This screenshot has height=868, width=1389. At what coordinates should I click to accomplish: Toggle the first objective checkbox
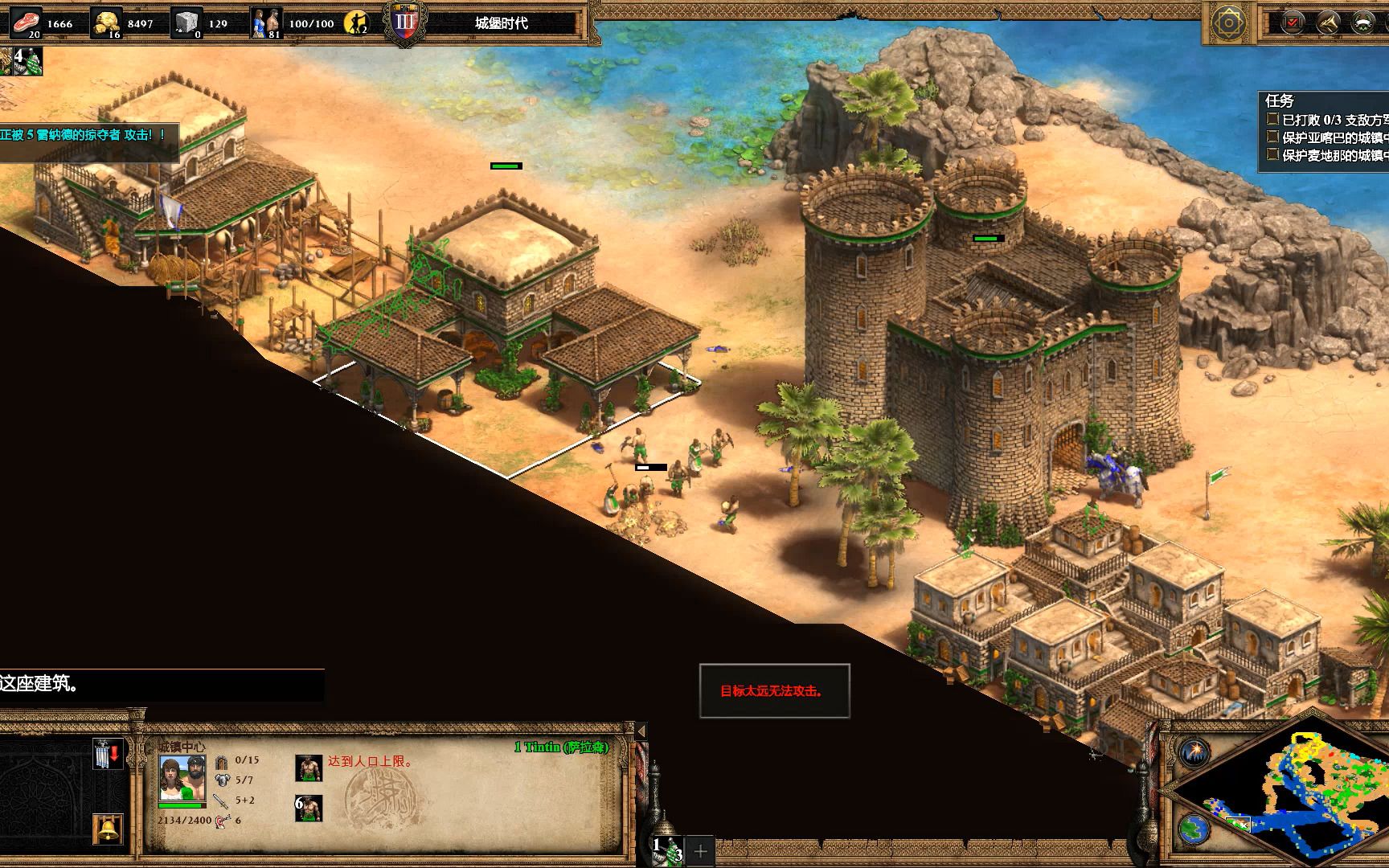pyautogui.click(x=1272, y=119)
